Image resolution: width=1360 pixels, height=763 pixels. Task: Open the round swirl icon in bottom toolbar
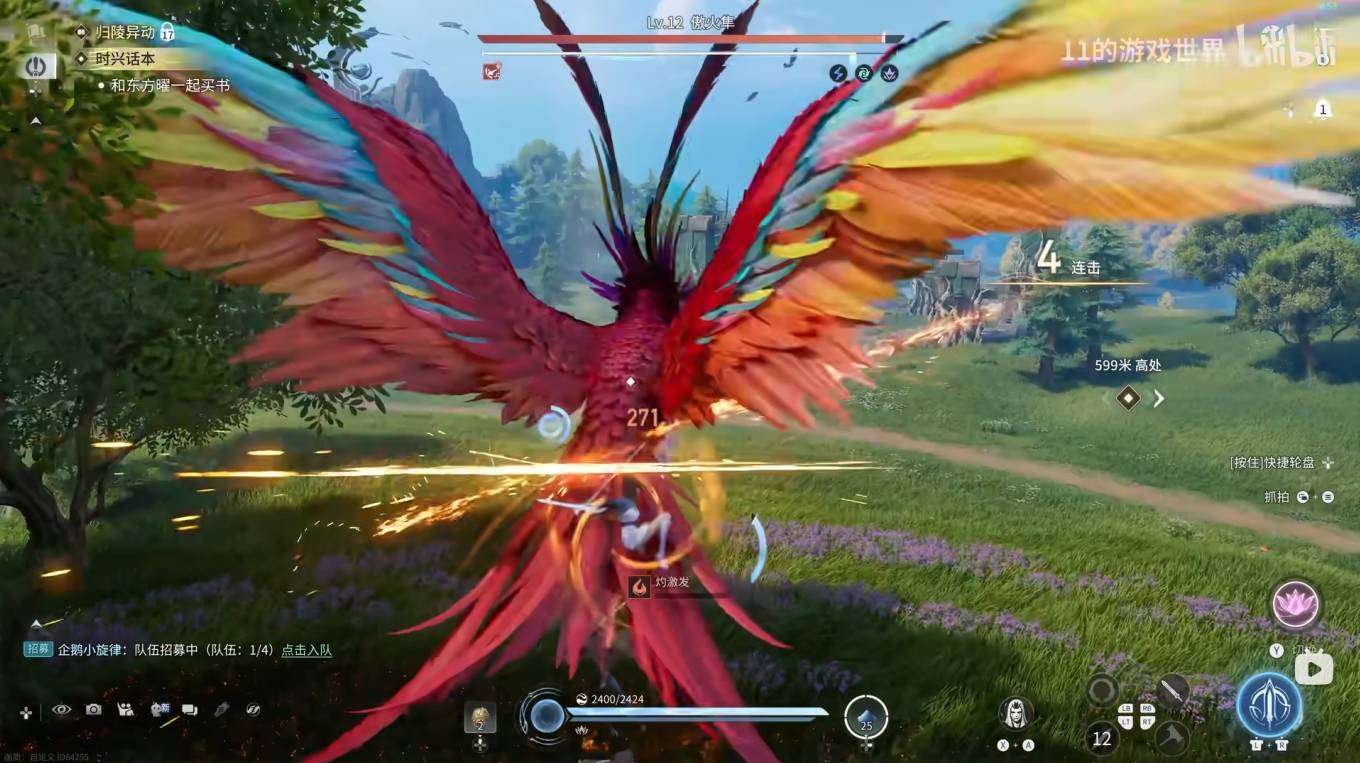click(x=253, y=709)
